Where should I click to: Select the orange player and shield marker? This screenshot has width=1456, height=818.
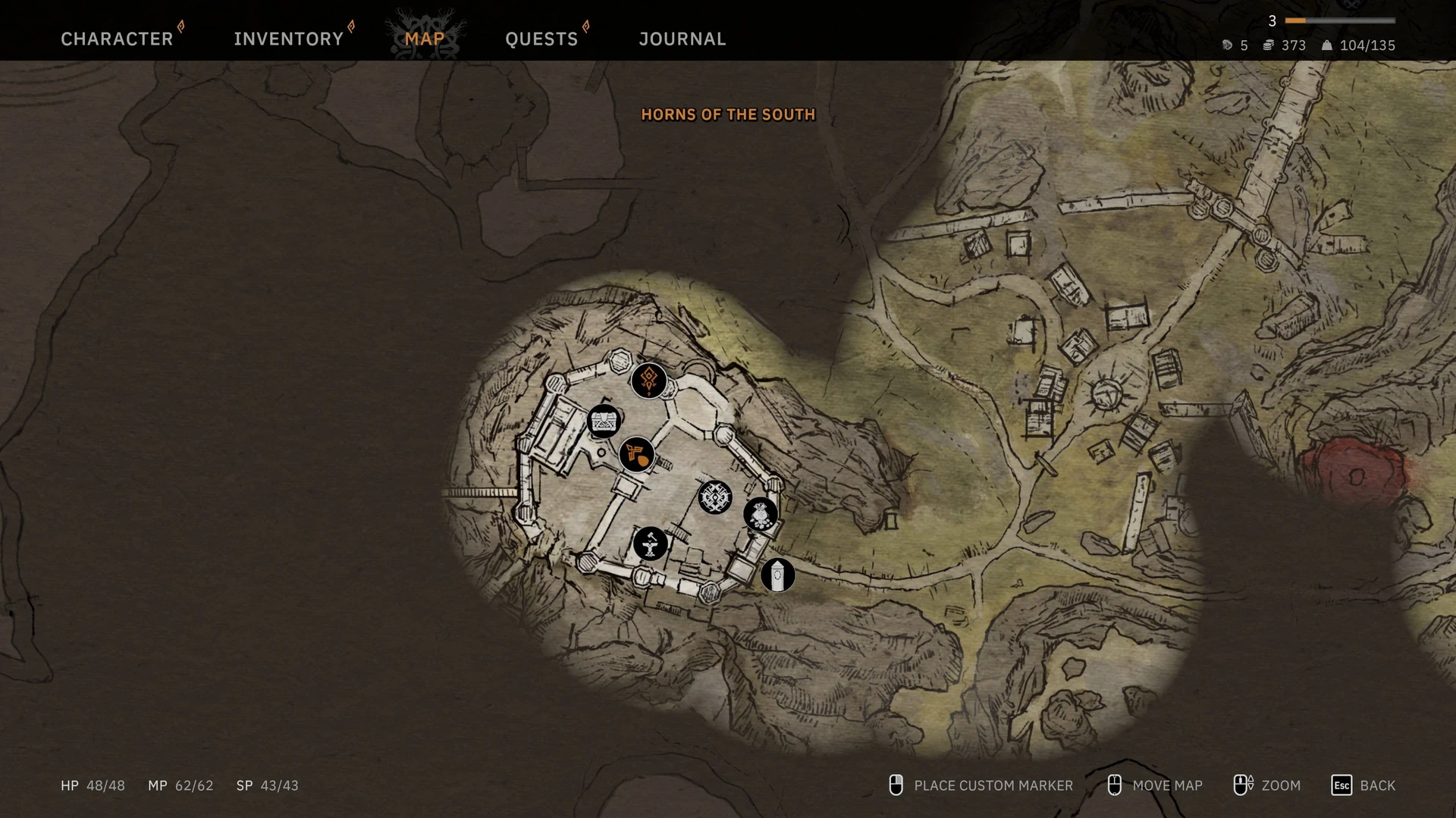[x=637, y=455]
